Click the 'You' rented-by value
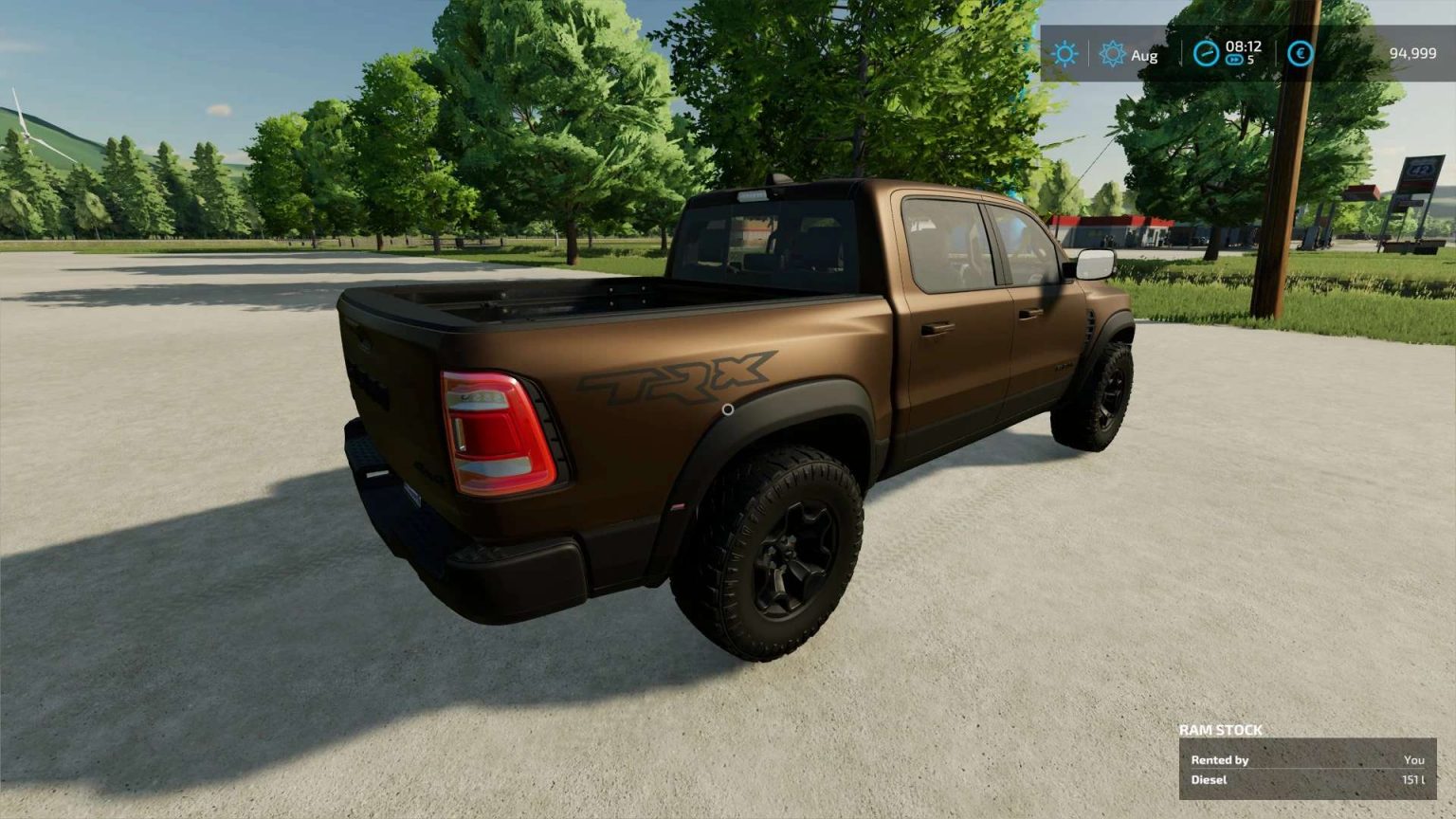 [x=1414, y=759]
